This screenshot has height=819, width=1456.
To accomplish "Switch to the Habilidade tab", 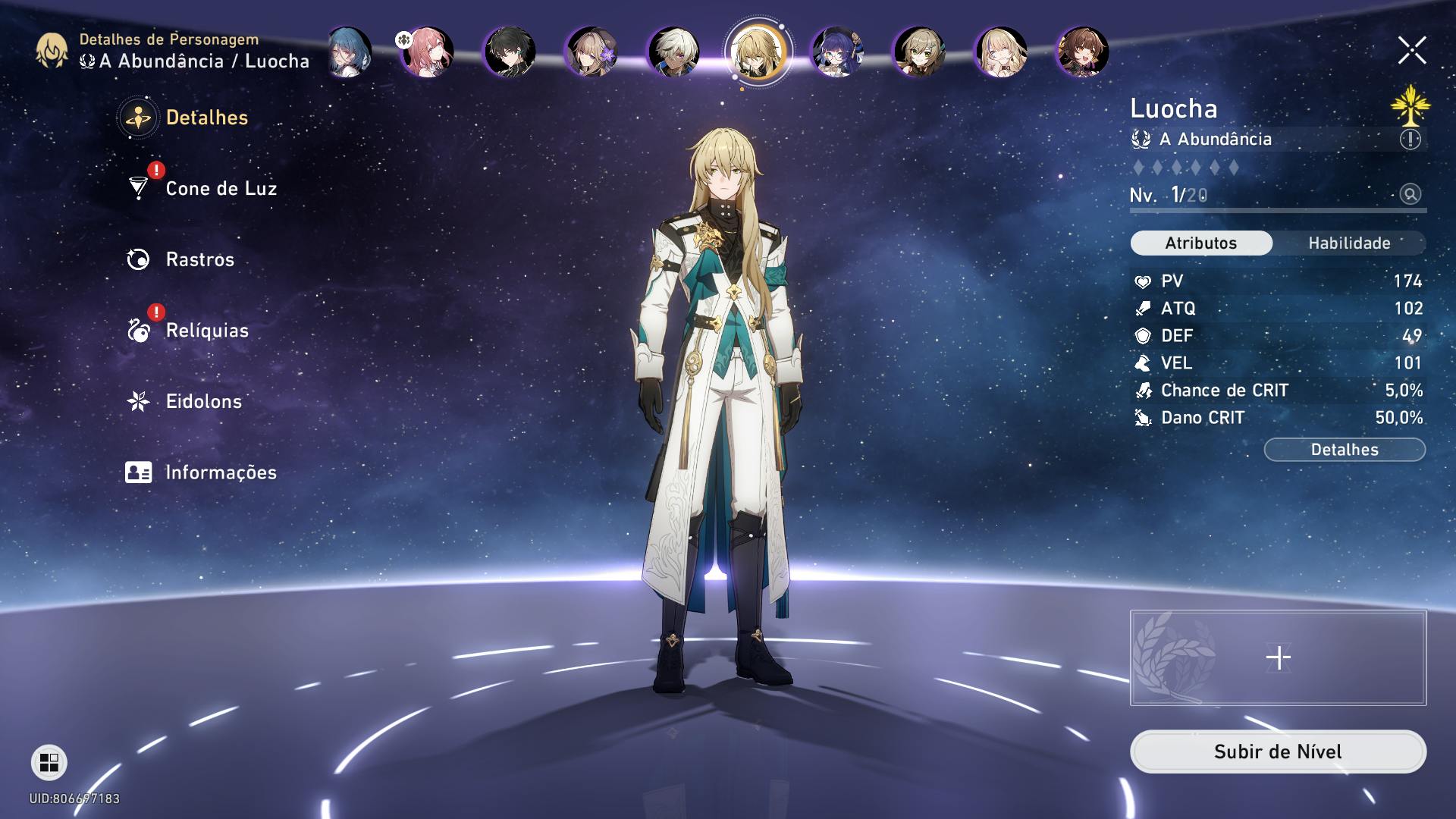I will tap(1349, 243).
